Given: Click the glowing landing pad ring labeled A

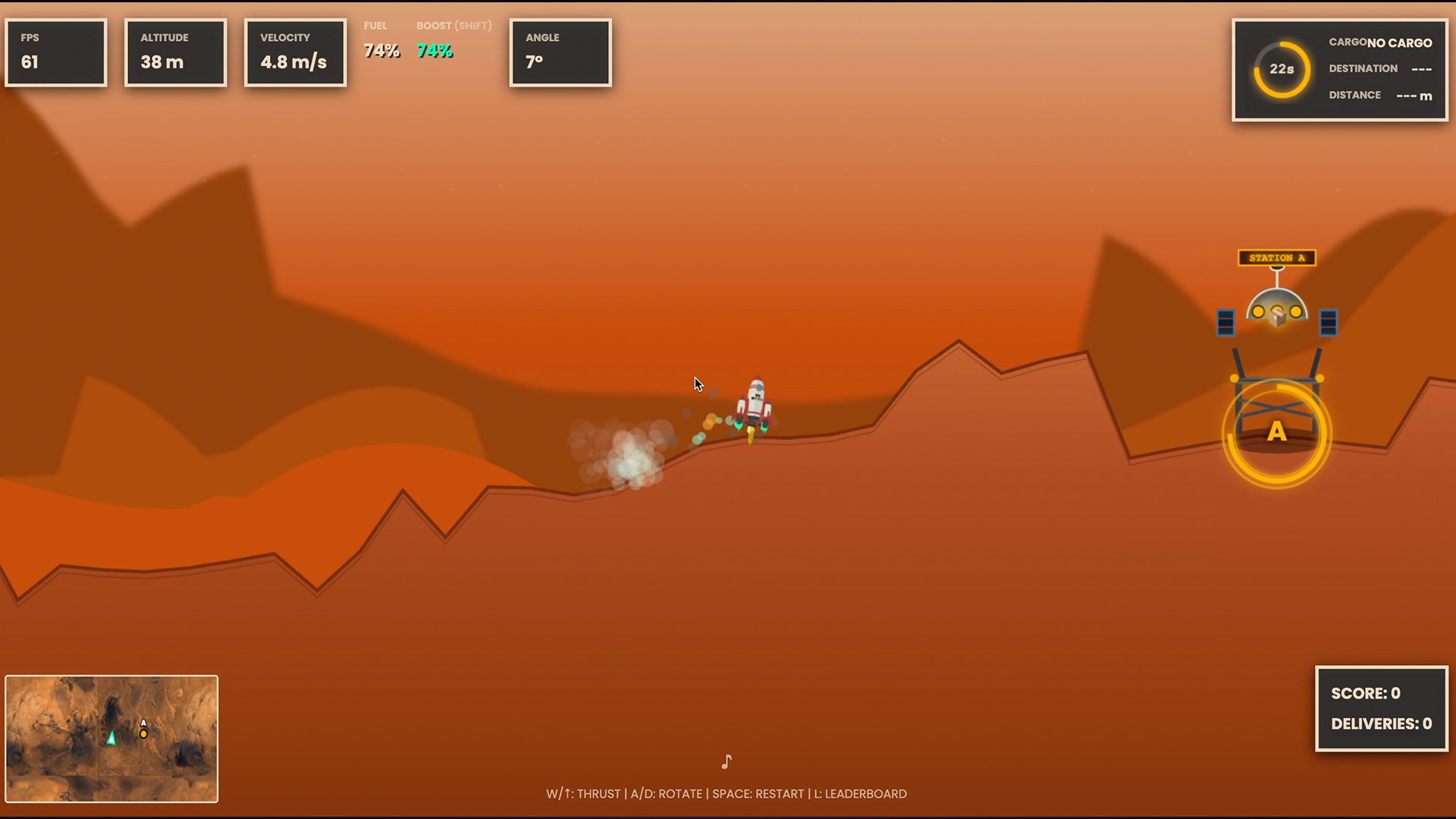Looking at the screenshot, I should (x=1277, y=432).
